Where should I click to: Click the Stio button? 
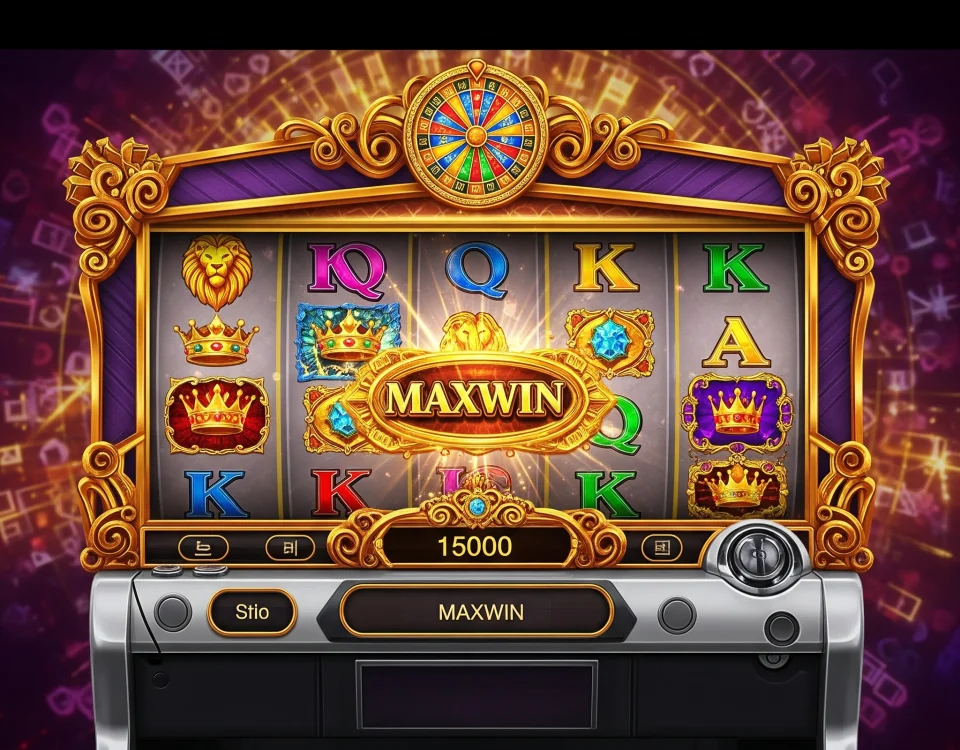[x=252, y=611]
